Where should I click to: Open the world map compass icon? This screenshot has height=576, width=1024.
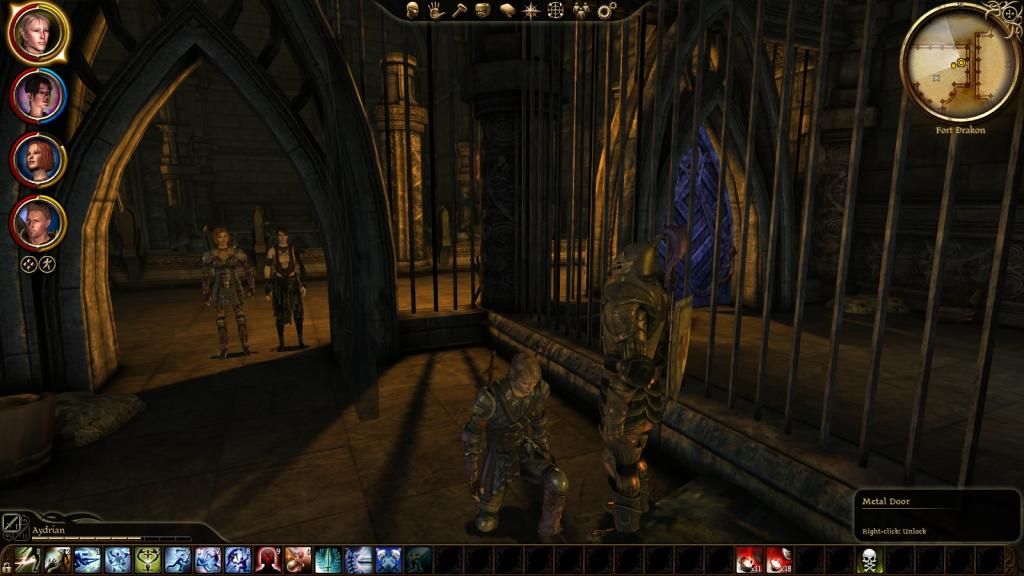pos(531,10)
